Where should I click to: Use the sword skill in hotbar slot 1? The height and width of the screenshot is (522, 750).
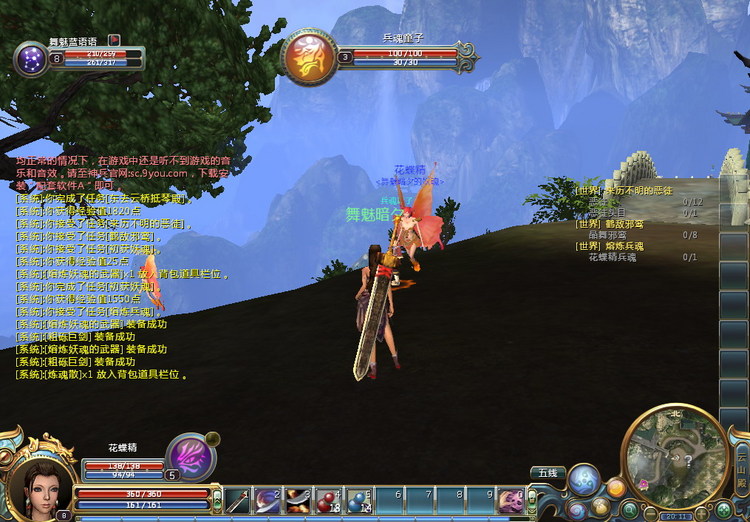click(238, 500)
